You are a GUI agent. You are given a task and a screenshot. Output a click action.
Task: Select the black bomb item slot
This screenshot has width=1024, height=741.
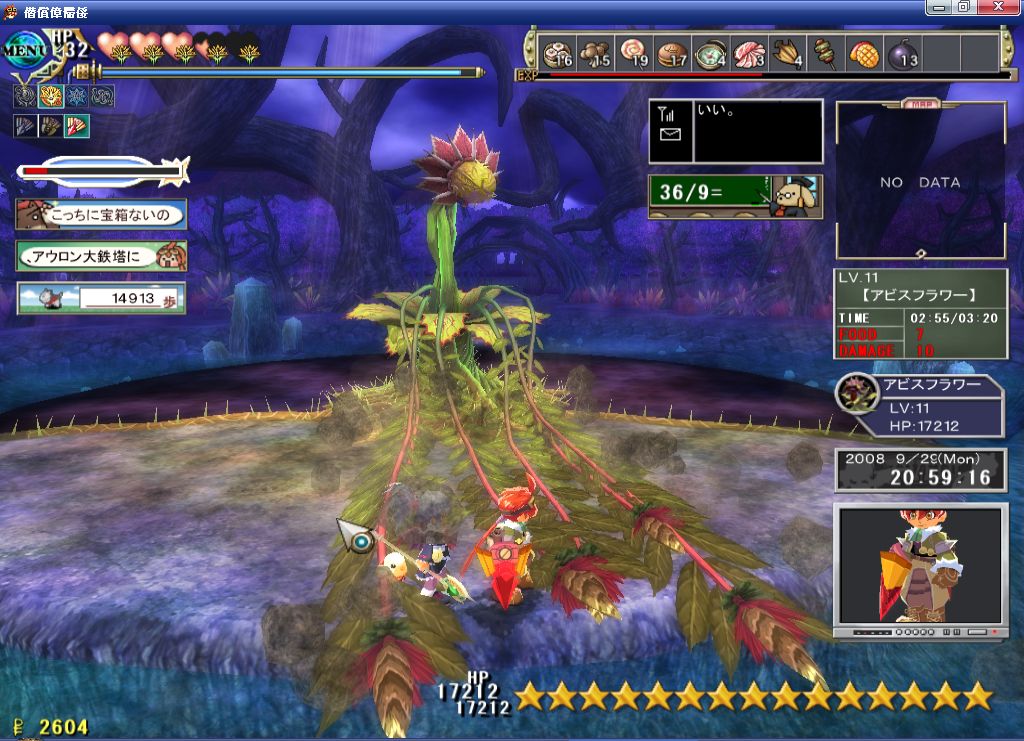point(902,52)
